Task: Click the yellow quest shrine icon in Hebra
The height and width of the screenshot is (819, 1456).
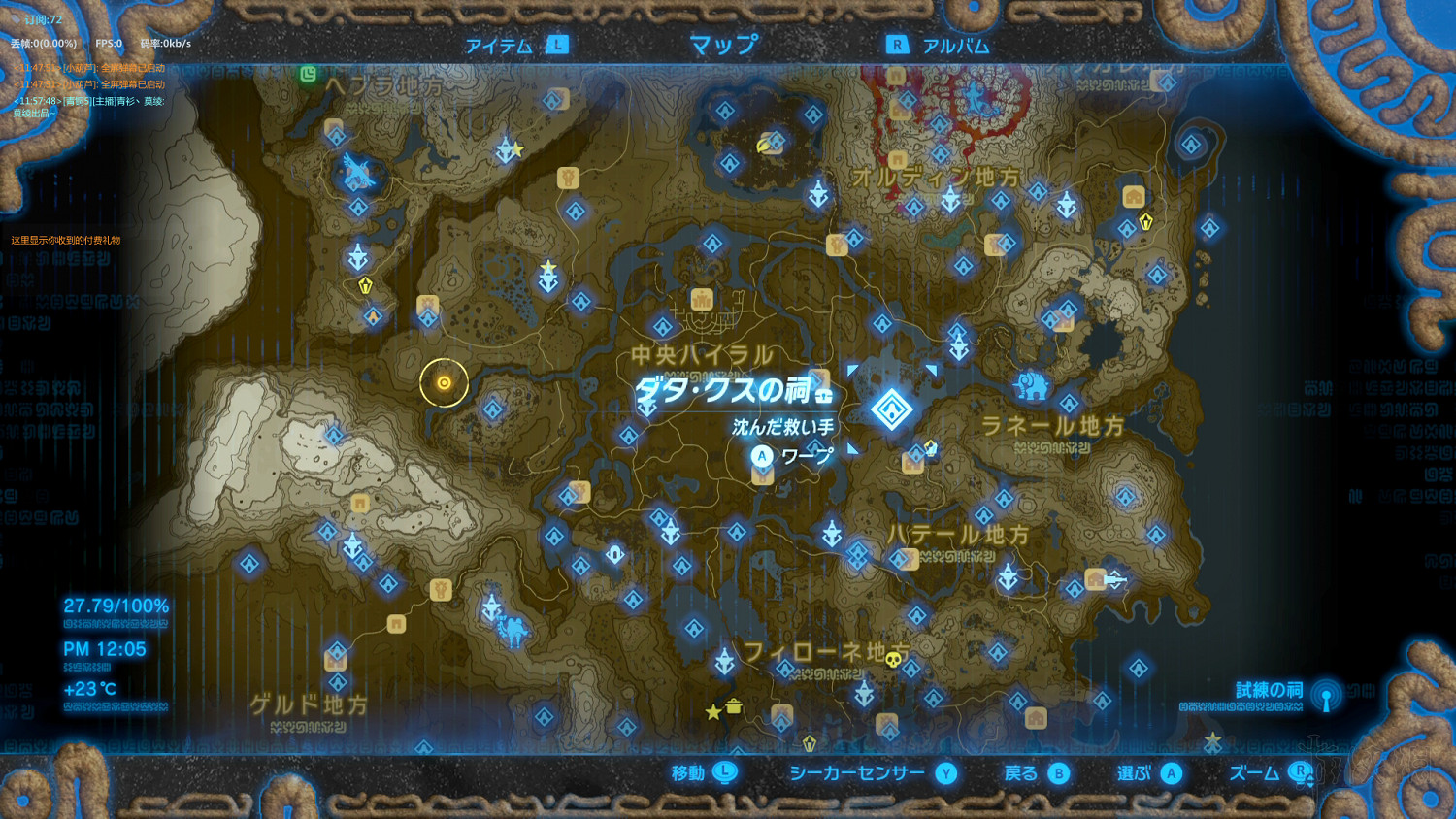Action: click(366, 283)
